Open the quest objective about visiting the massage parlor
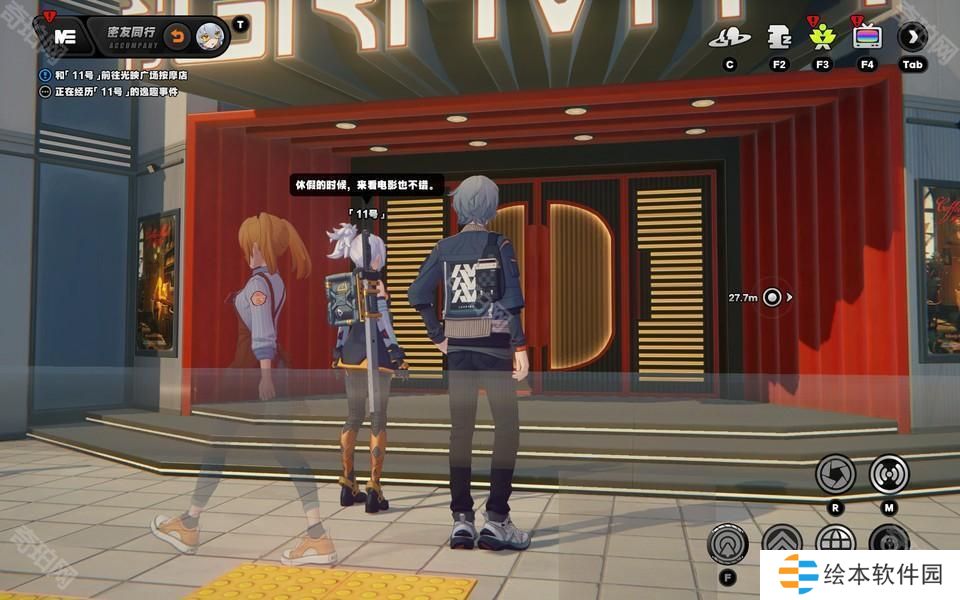The image size is (960, 600). 120,75
